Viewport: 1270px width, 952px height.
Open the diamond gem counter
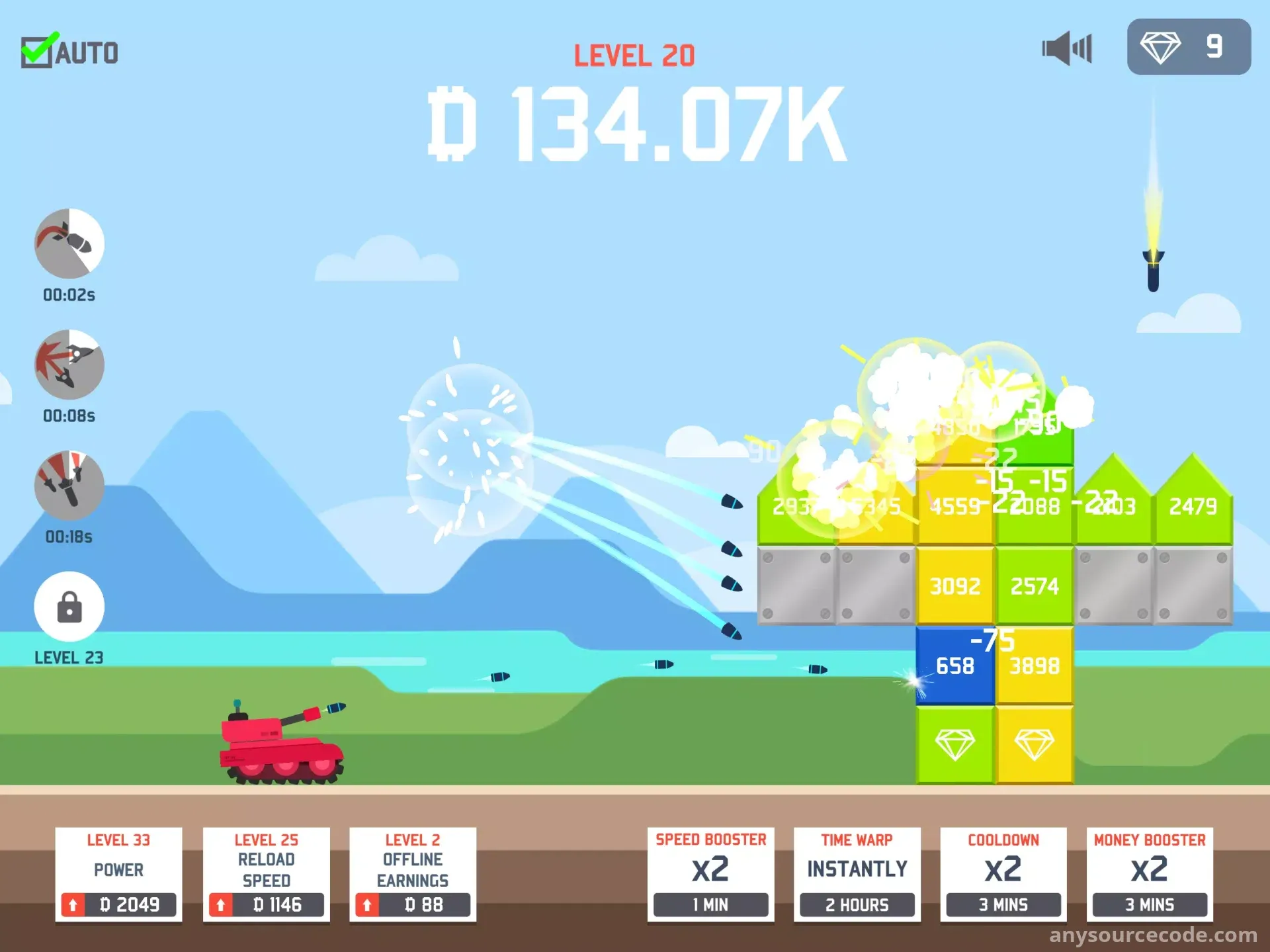click(1188, 47)
